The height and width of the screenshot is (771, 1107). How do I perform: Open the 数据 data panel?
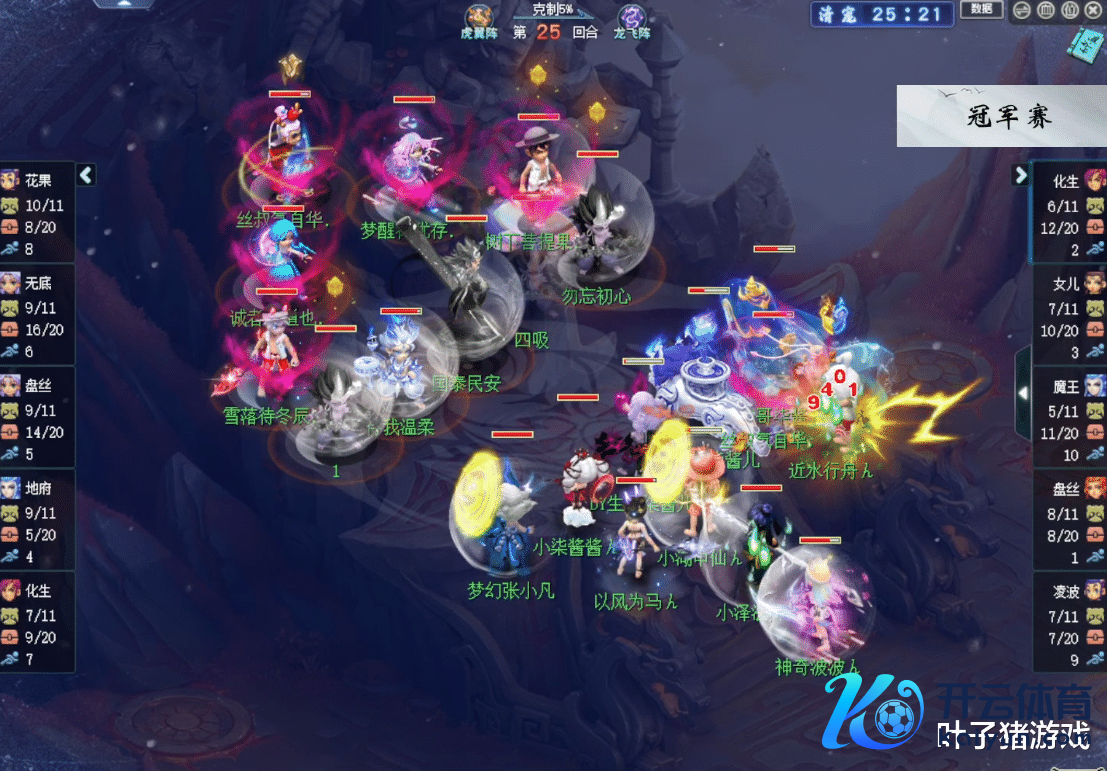(981, 10)
